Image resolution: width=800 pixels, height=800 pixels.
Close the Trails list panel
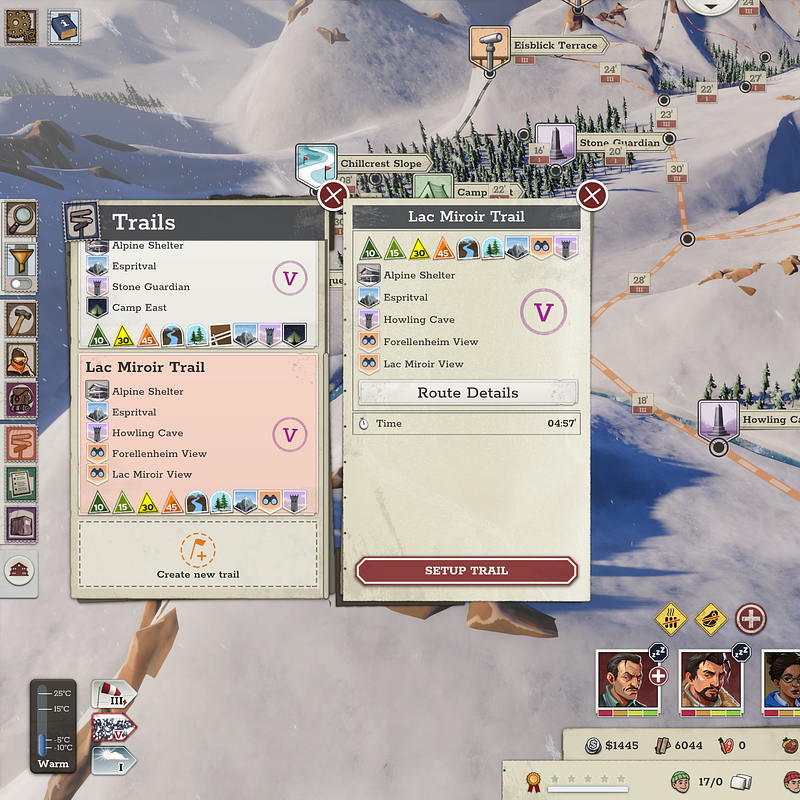[333, 195]
